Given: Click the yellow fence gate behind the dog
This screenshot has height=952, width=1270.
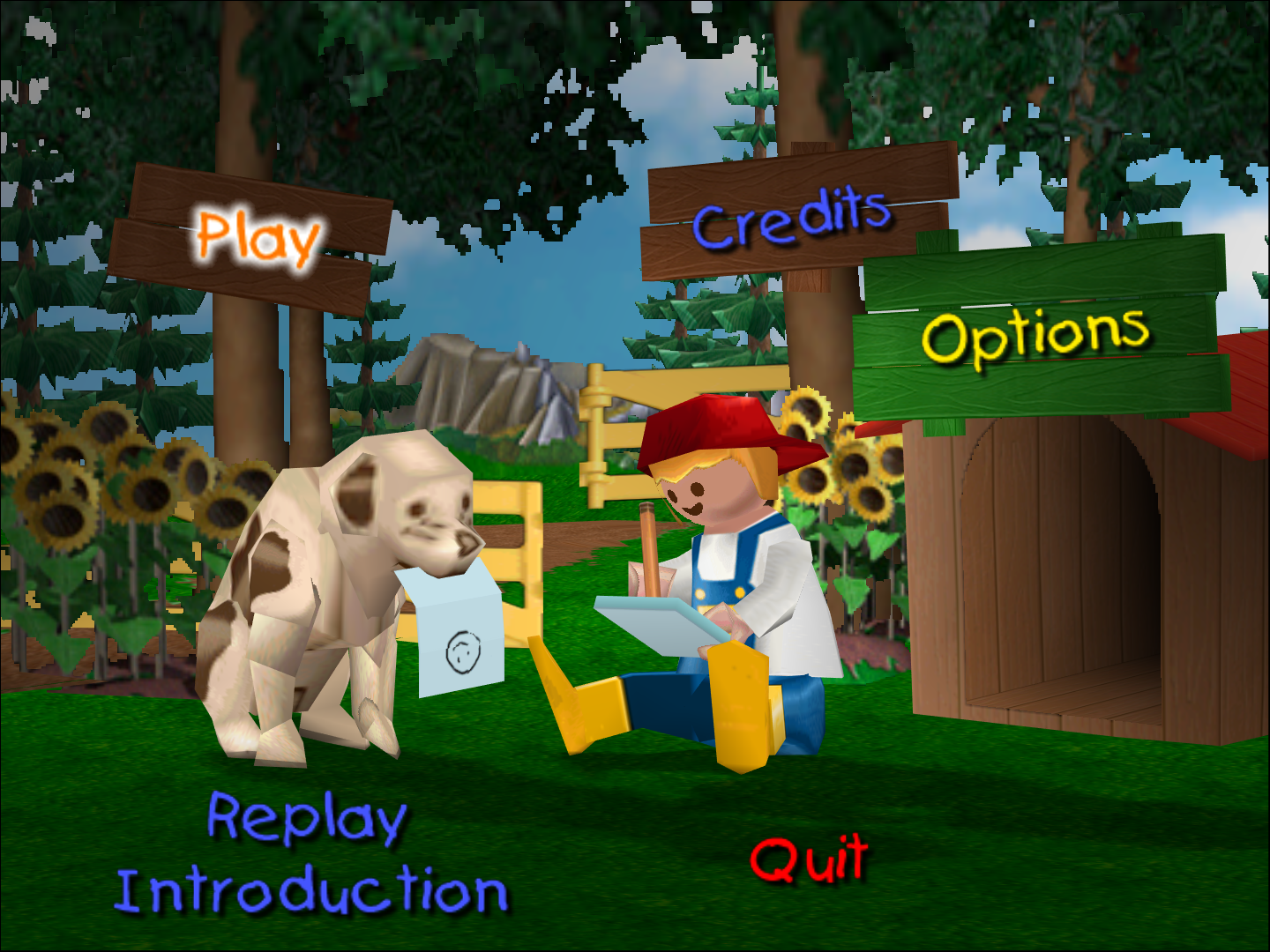Looking at the screenshot, I should point(512,547).
